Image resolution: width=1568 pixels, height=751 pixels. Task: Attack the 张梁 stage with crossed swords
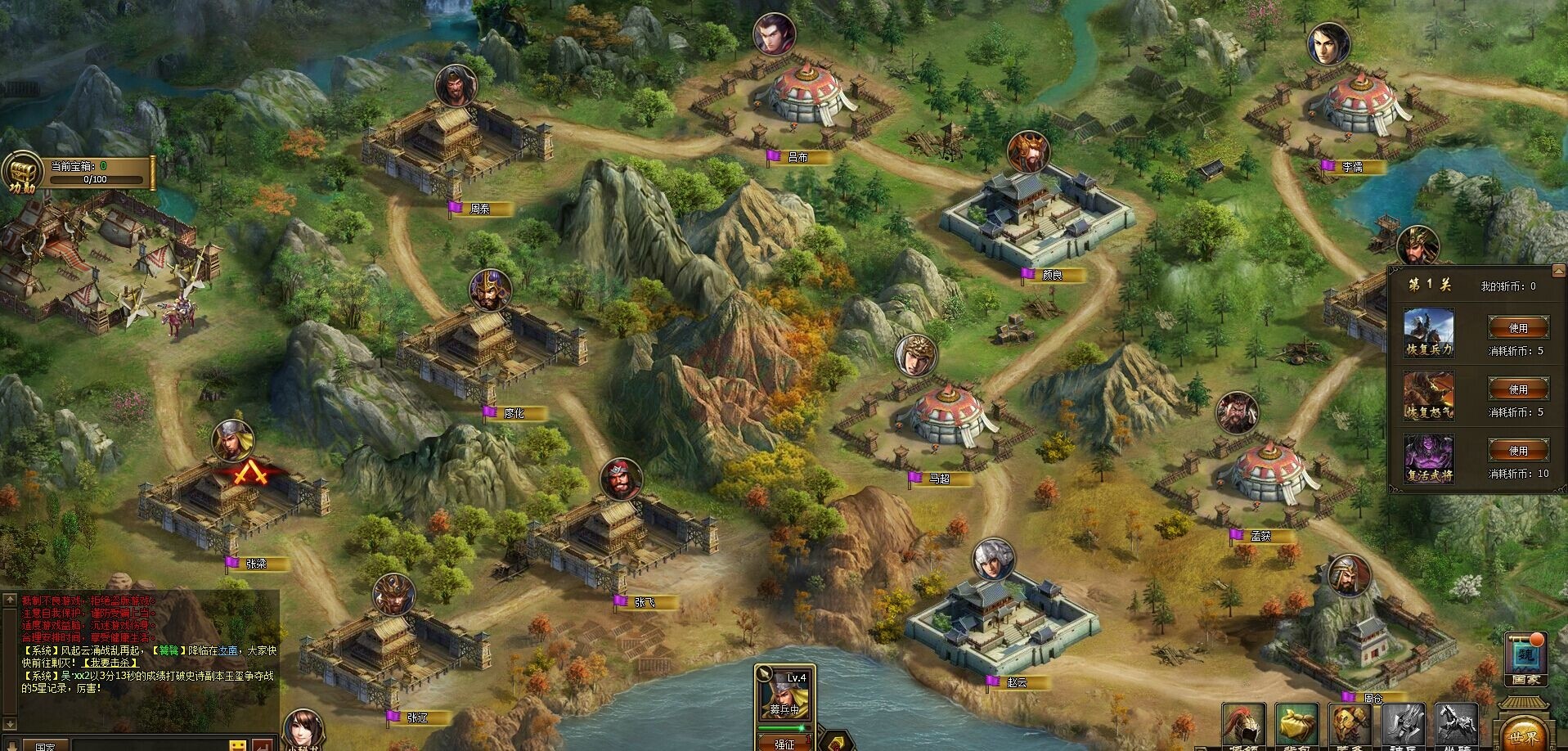coord(243,476)
